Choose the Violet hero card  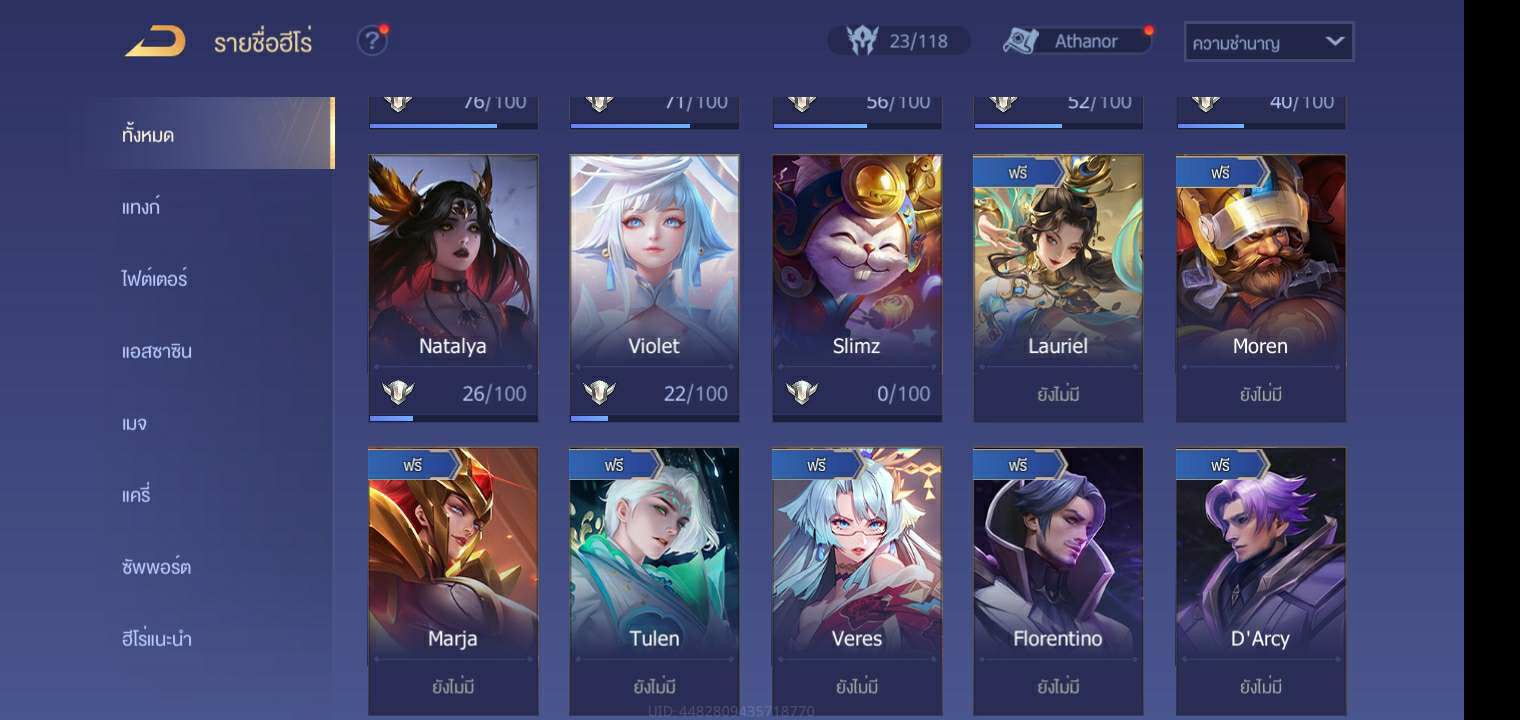tap(654, 270)
